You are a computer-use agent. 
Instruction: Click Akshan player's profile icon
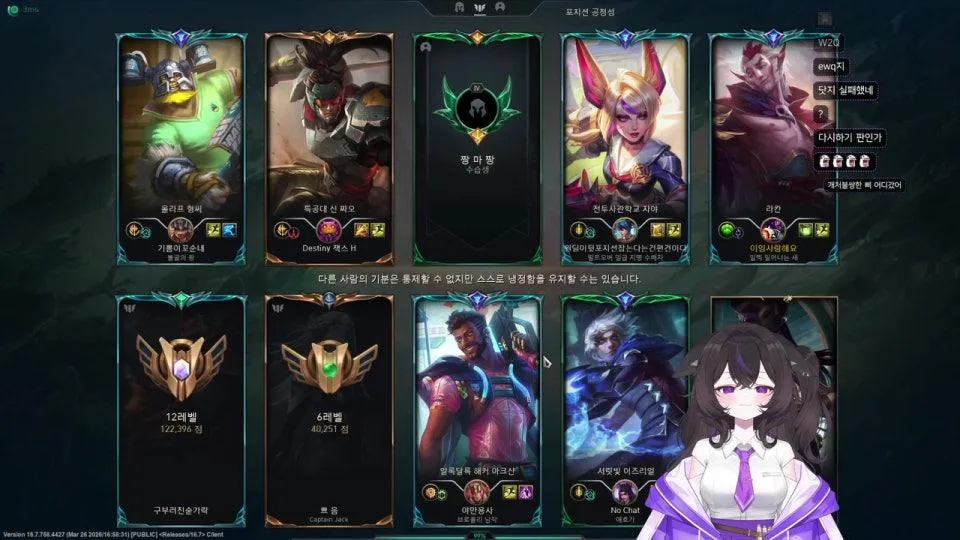point(477,492)
